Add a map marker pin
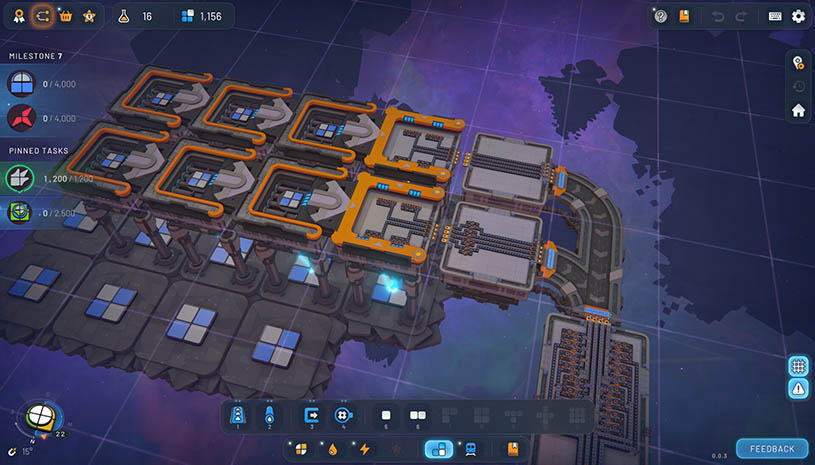The image size is (815, 465). (x=798, y=62)
